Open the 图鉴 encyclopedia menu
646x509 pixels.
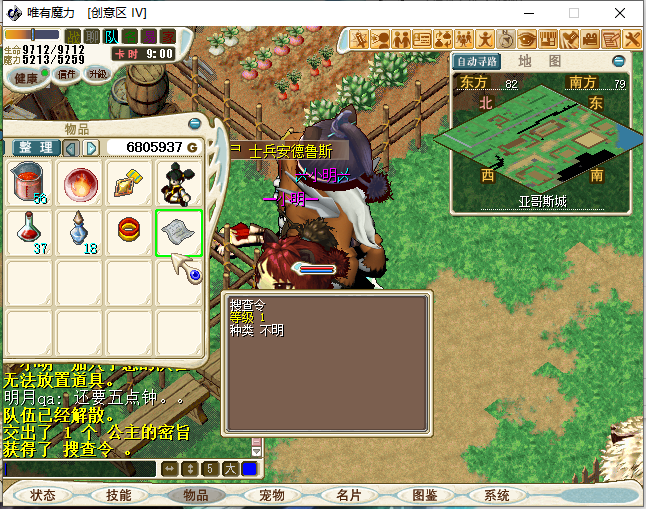[424, 495]
